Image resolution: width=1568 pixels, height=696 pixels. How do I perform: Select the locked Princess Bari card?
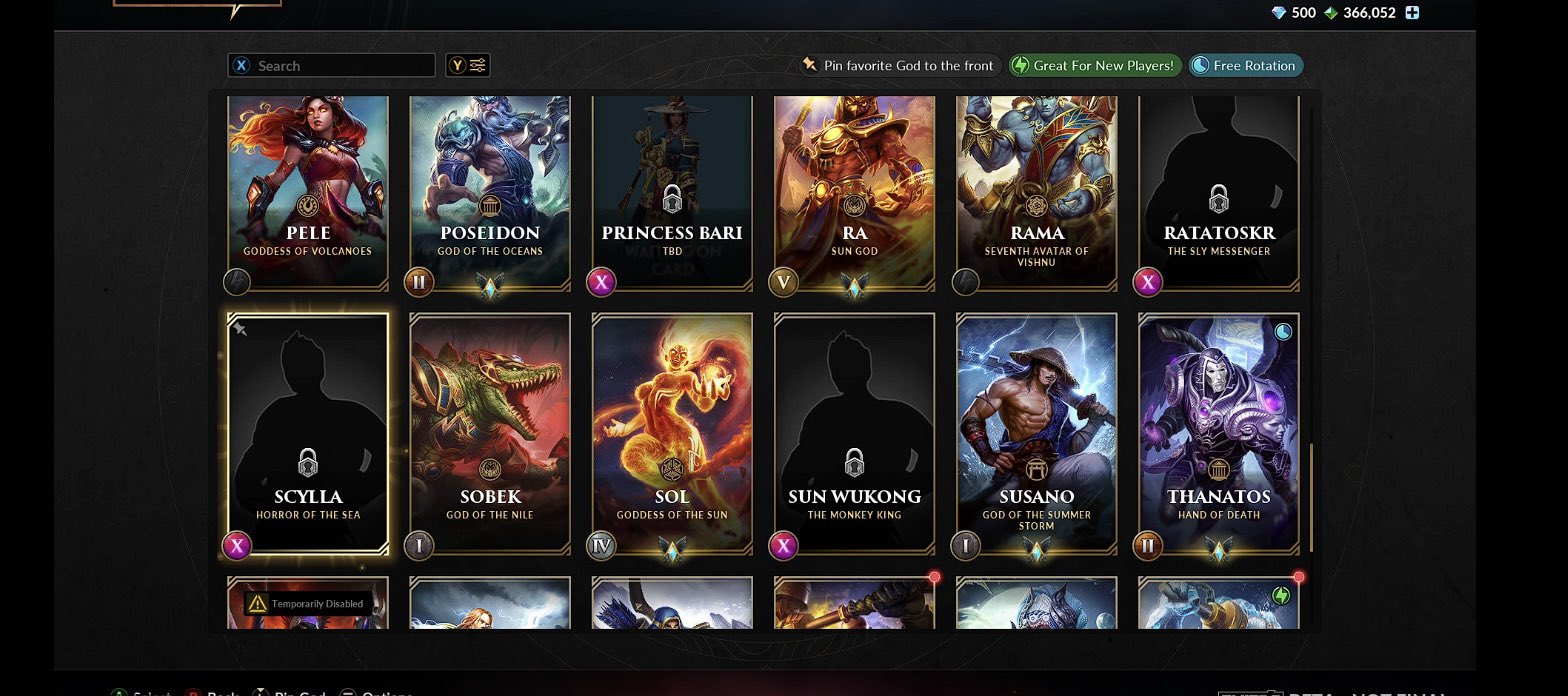(x=672, y=190)
